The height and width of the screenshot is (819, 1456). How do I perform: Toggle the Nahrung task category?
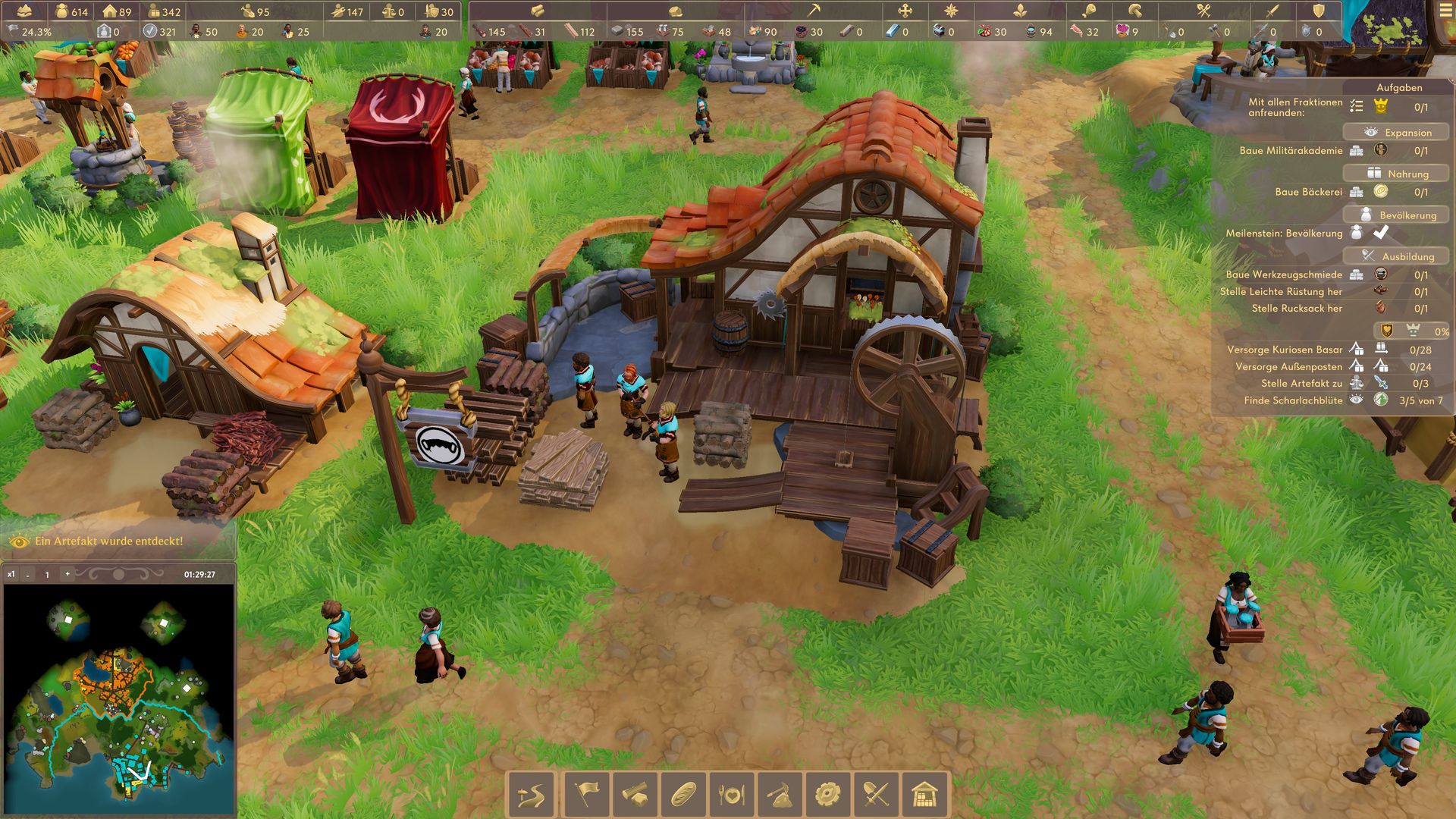point(1396,174)
